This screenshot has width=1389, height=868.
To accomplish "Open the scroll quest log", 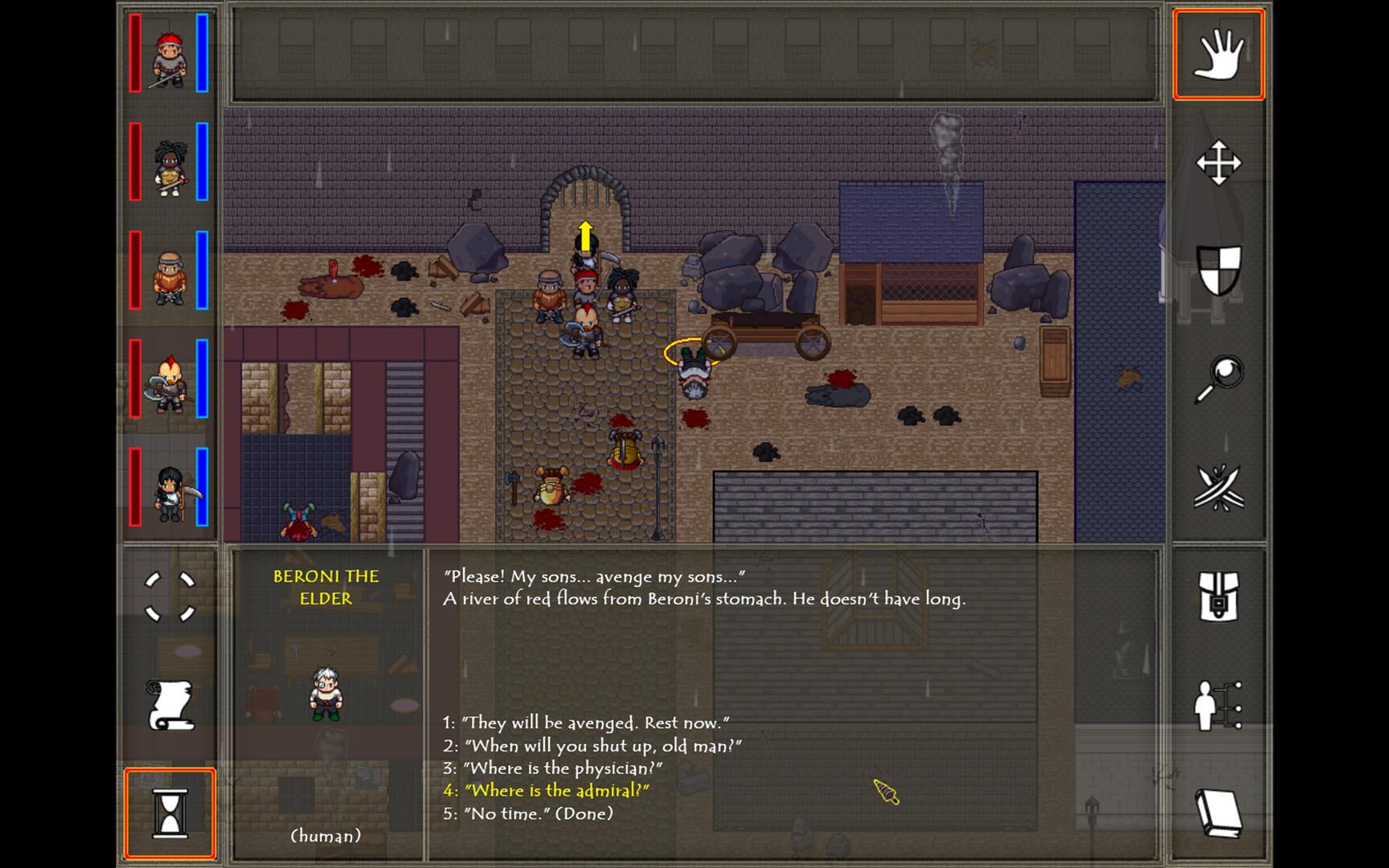I will (170, 705).
